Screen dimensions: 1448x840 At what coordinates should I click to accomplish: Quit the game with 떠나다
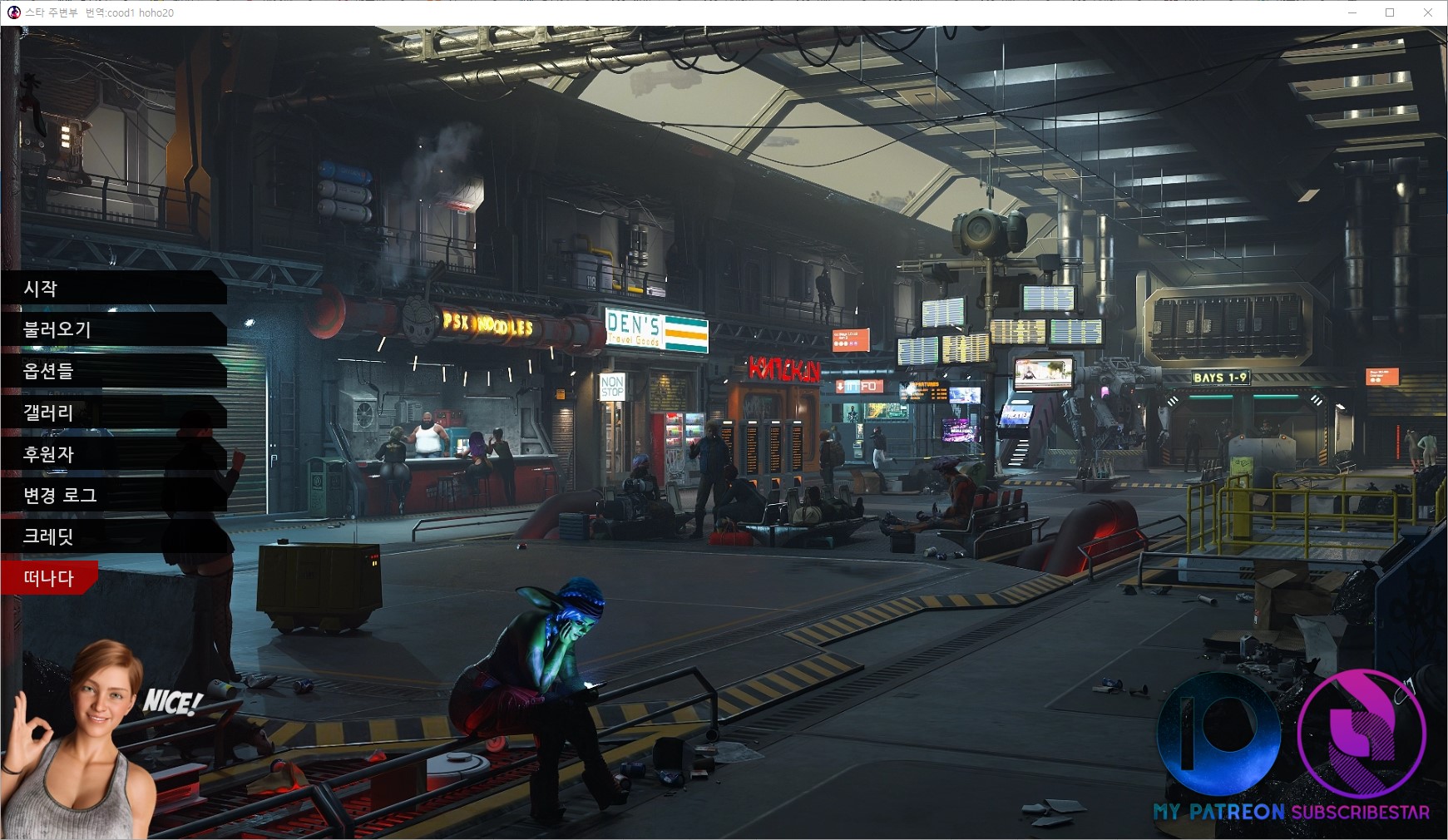point(48,578)
